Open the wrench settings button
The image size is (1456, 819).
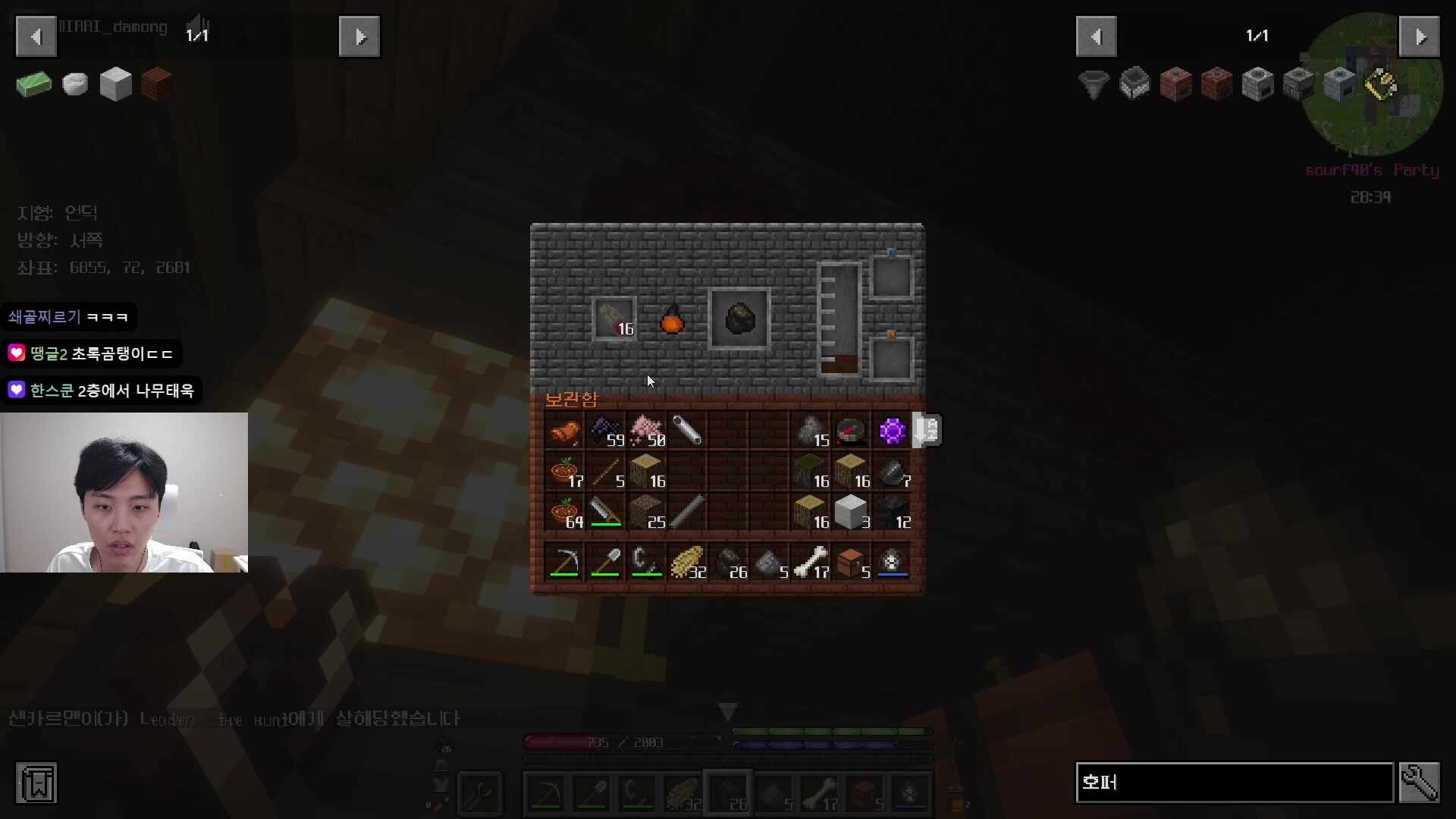coord(1419,783)
